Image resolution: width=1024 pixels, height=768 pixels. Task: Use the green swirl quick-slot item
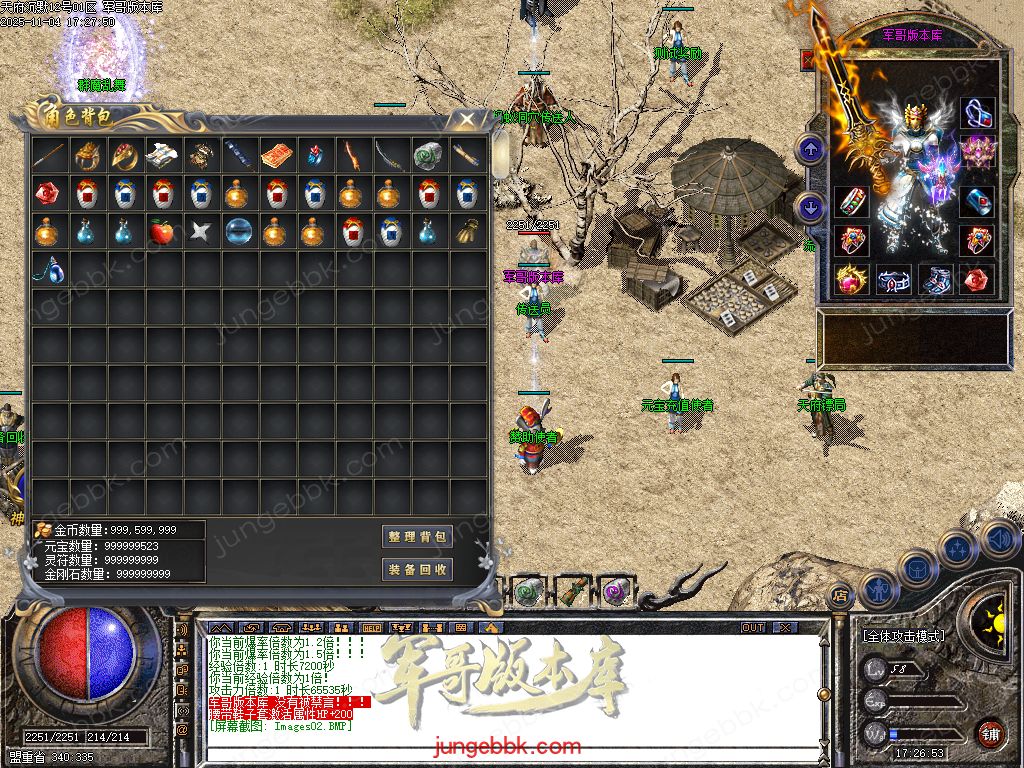[528, 591]
